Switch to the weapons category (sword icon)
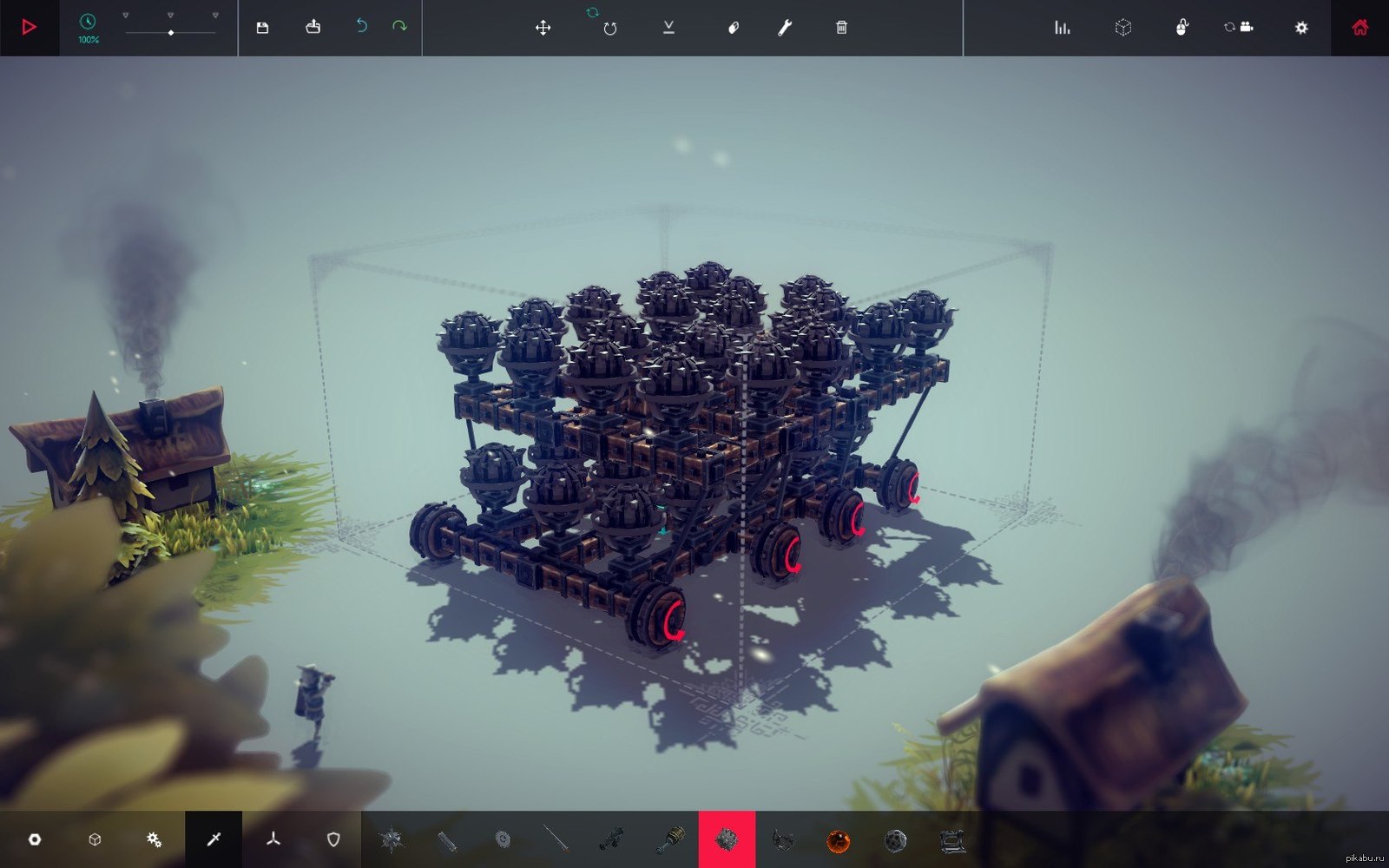1389x868 pixels. coord(214,839)
